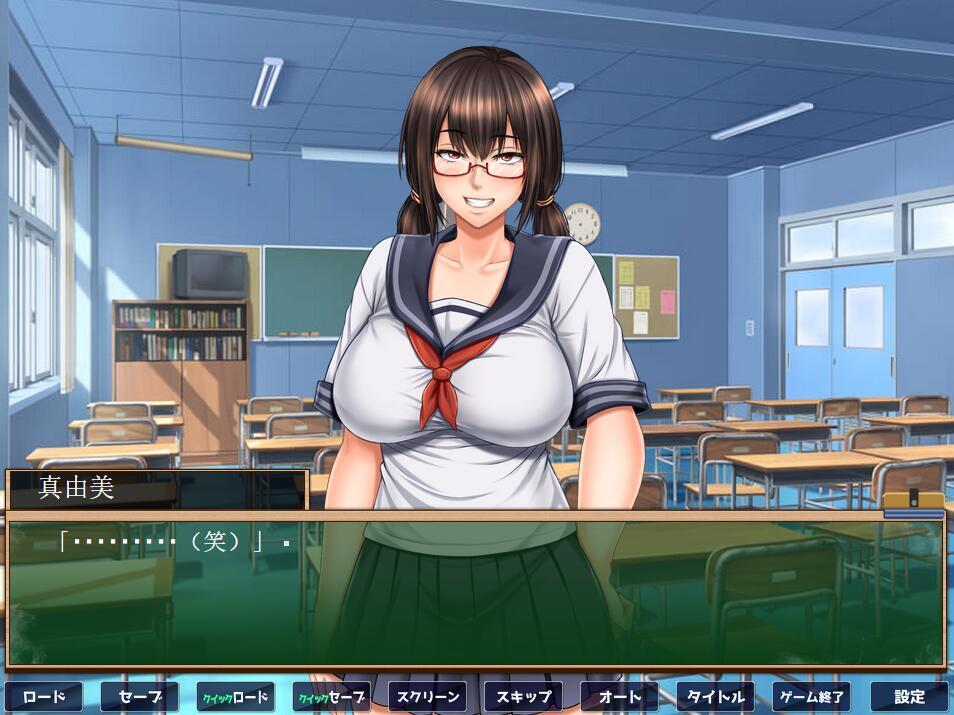Open the セーブ (Save) menu
Screen dimensions: 954x715
(x=140, y=696)
